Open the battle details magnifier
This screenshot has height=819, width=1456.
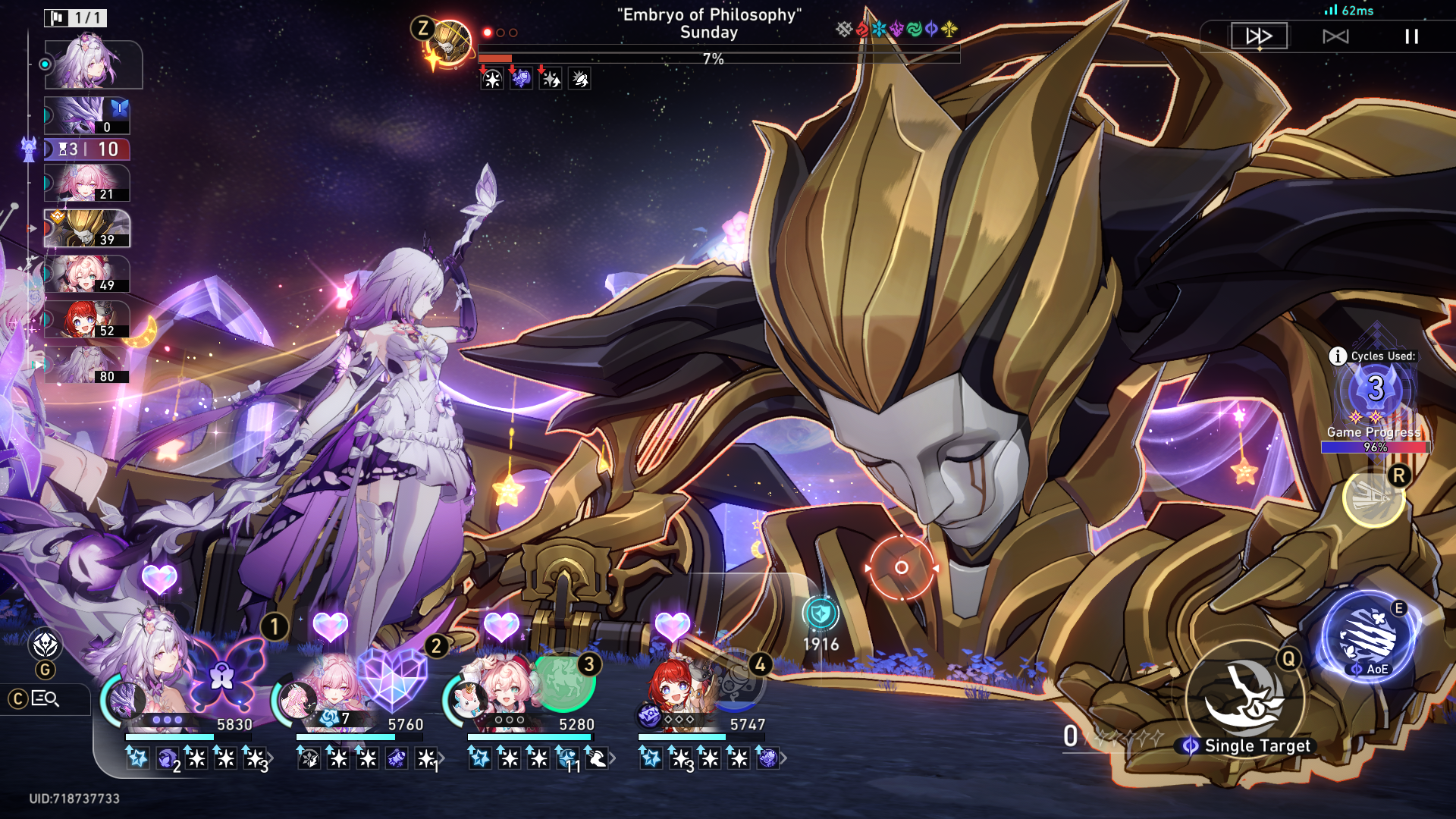point(45,698)
